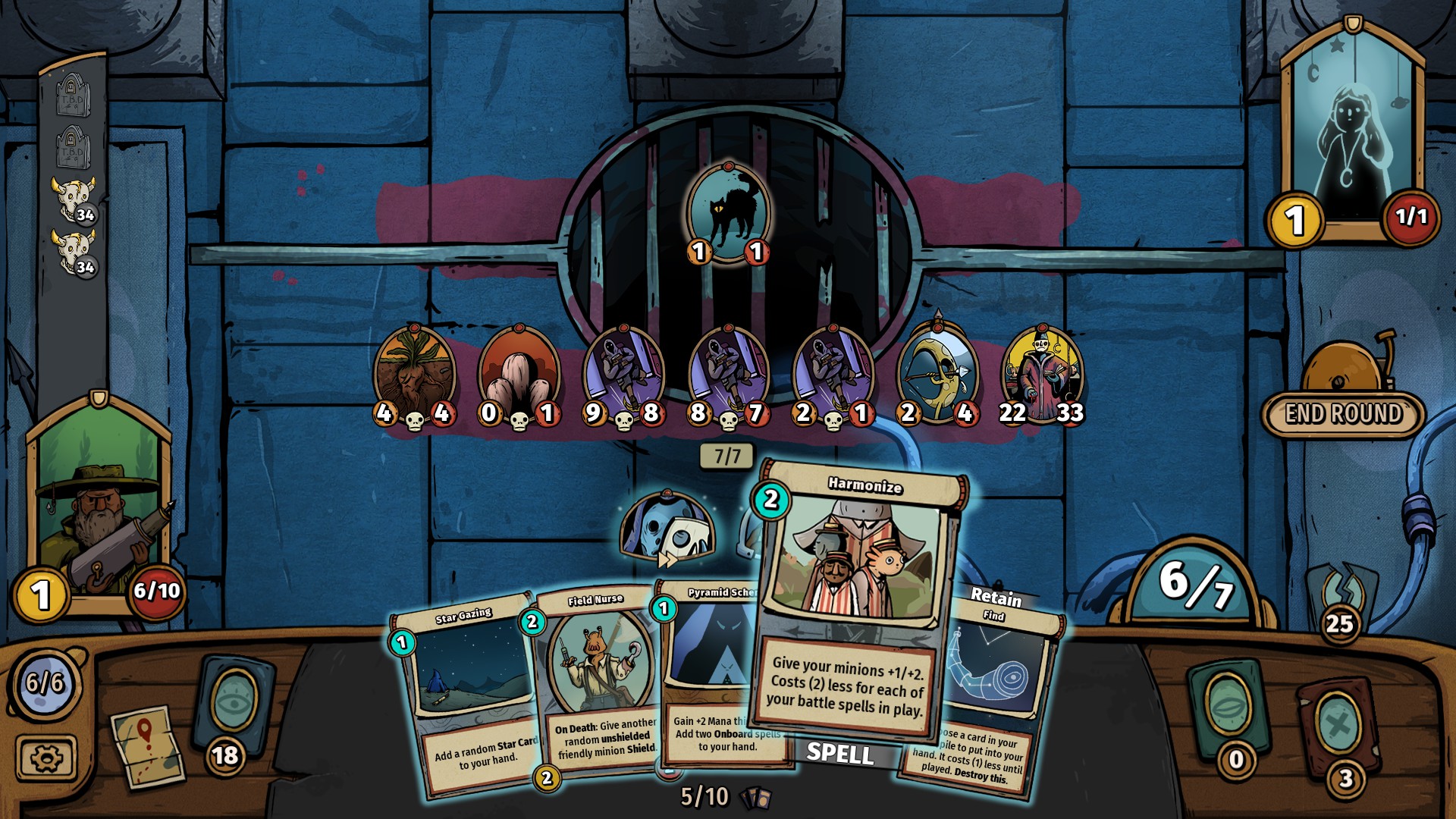Click the blue skull mask token
The width and height of the screenshot is (1456, 819).
coord(666,527)
